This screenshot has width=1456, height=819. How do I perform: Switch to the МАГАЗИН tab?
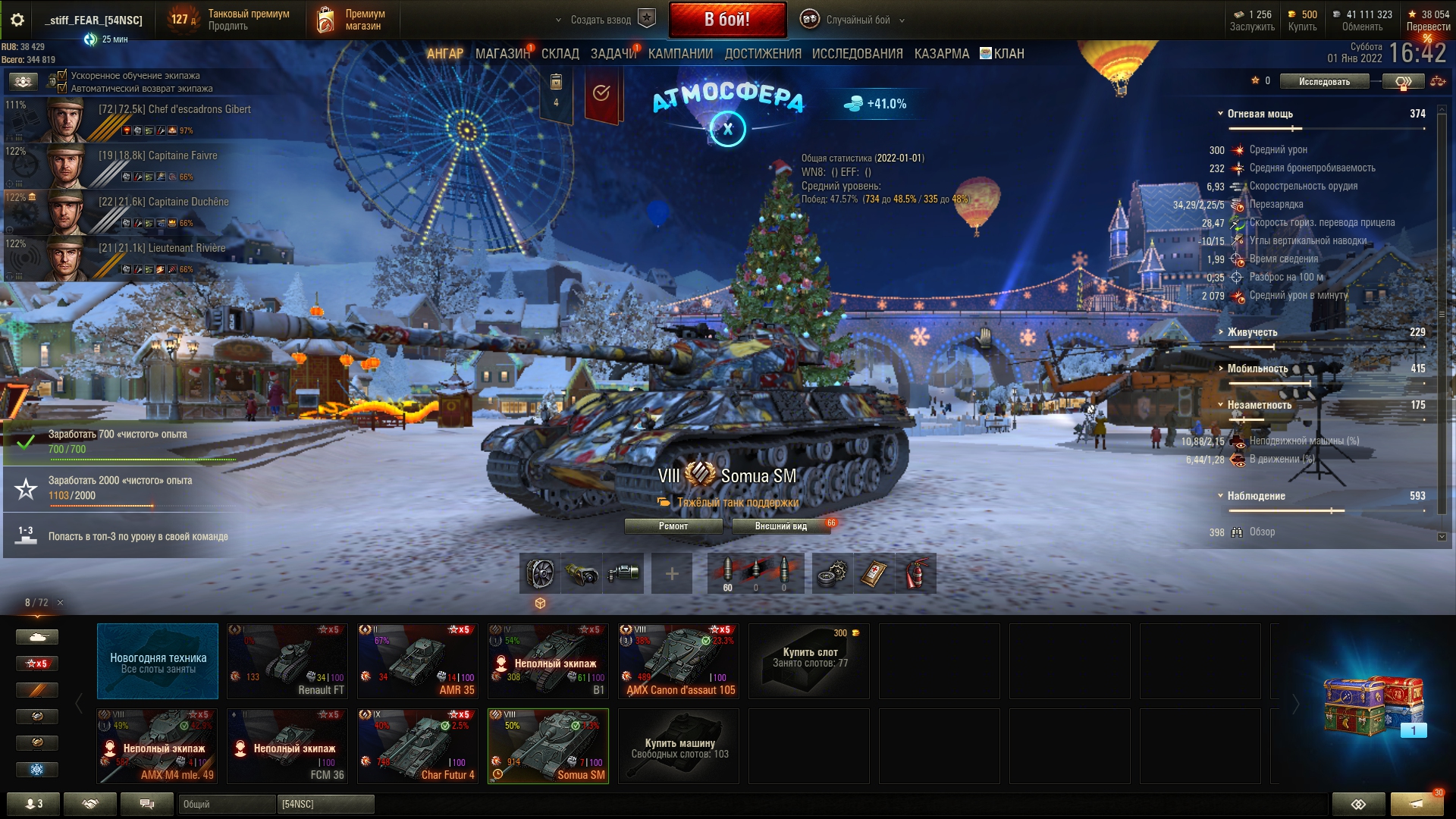point(502,54)
